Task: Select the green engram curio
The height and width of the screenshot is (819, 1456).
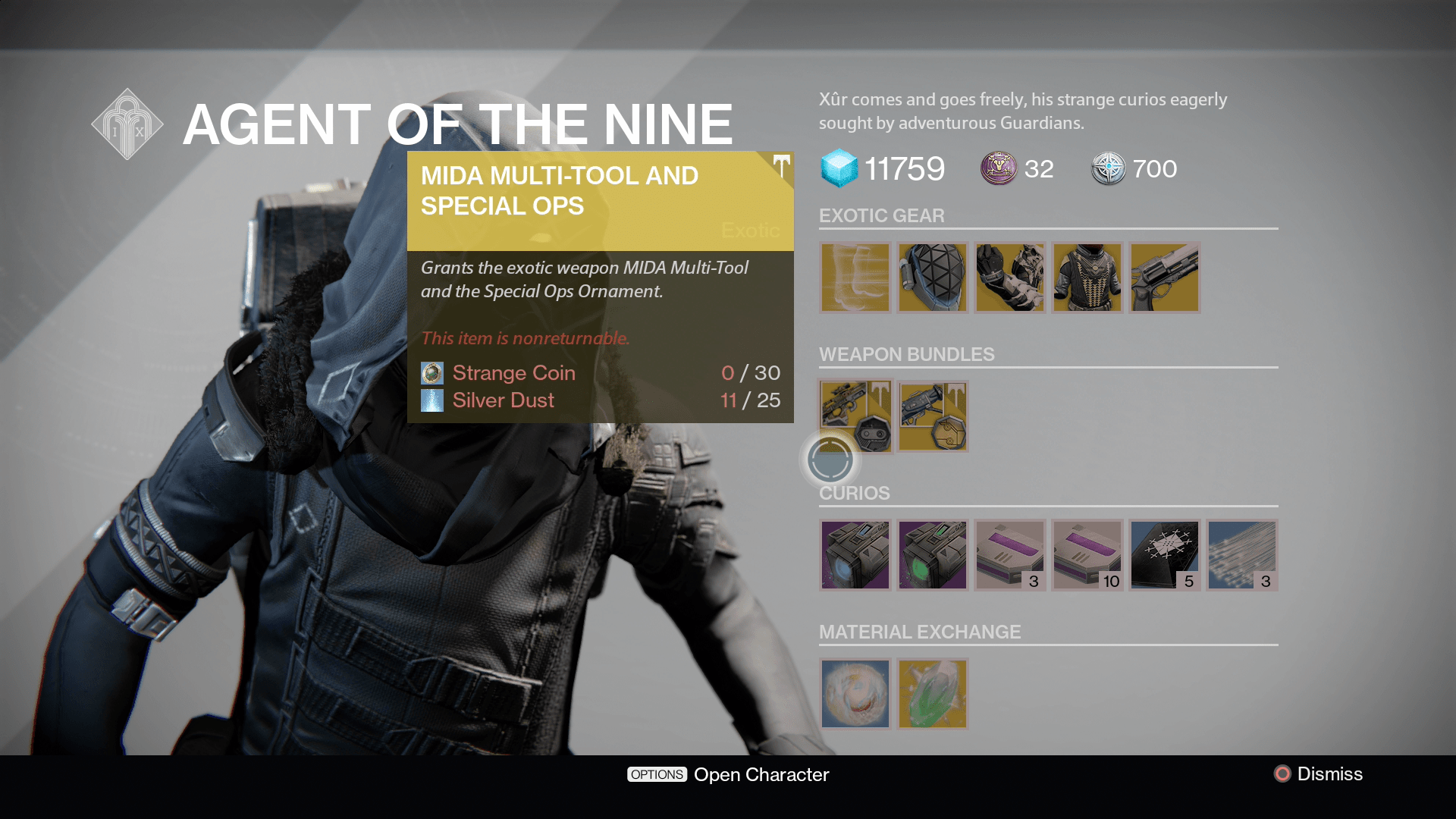Action: click(x=932, y=554)
